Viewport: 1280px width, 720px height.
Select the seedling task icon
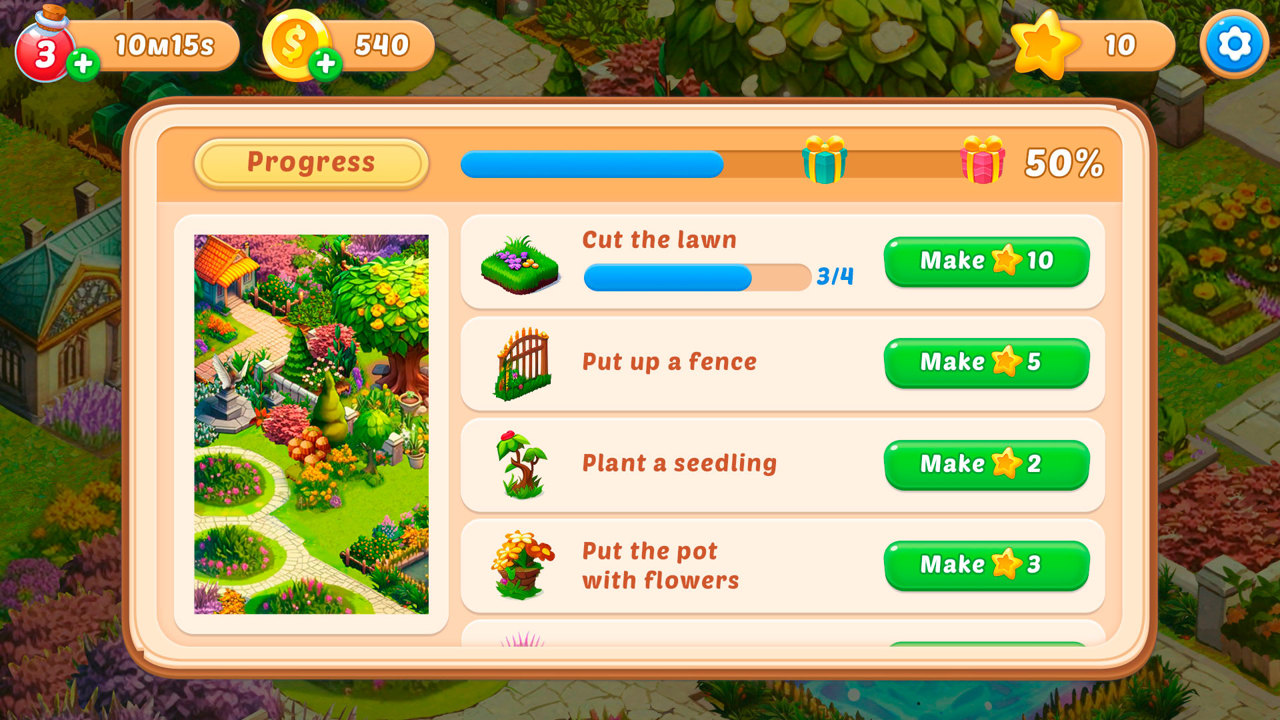click(522, 464)
